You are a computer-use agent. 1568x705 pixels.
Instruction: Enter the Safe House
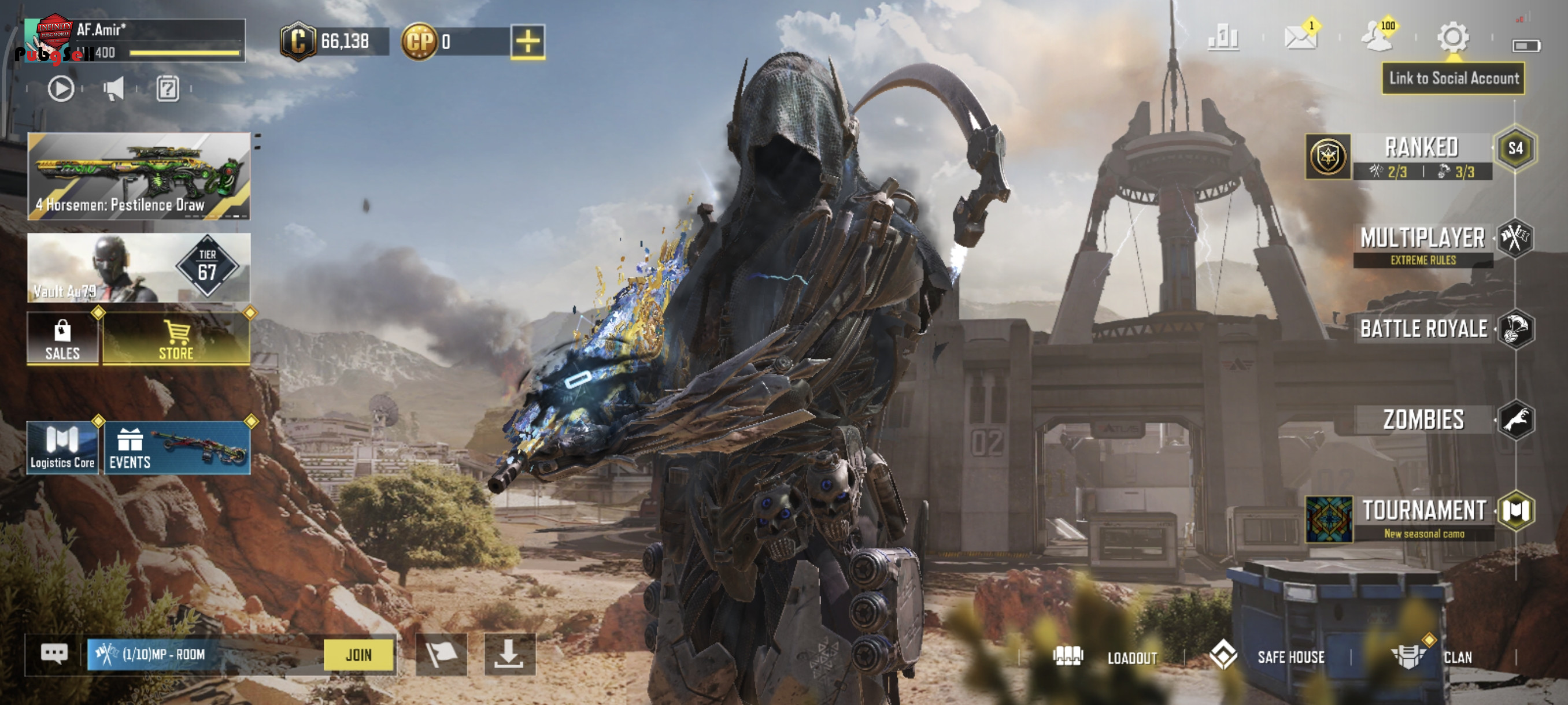[x=1268, y=657]
